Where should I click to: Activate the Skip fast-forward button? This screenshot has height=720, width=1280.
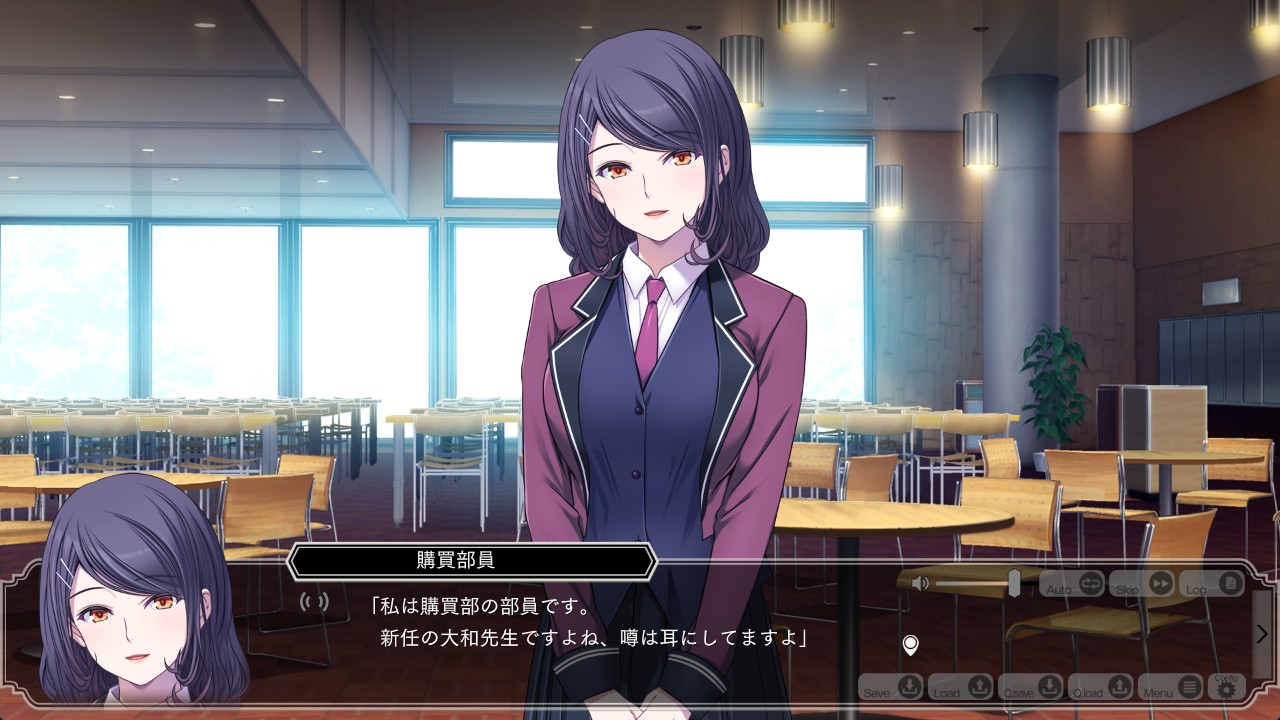pyautogui.click(x=1142, y=584)
